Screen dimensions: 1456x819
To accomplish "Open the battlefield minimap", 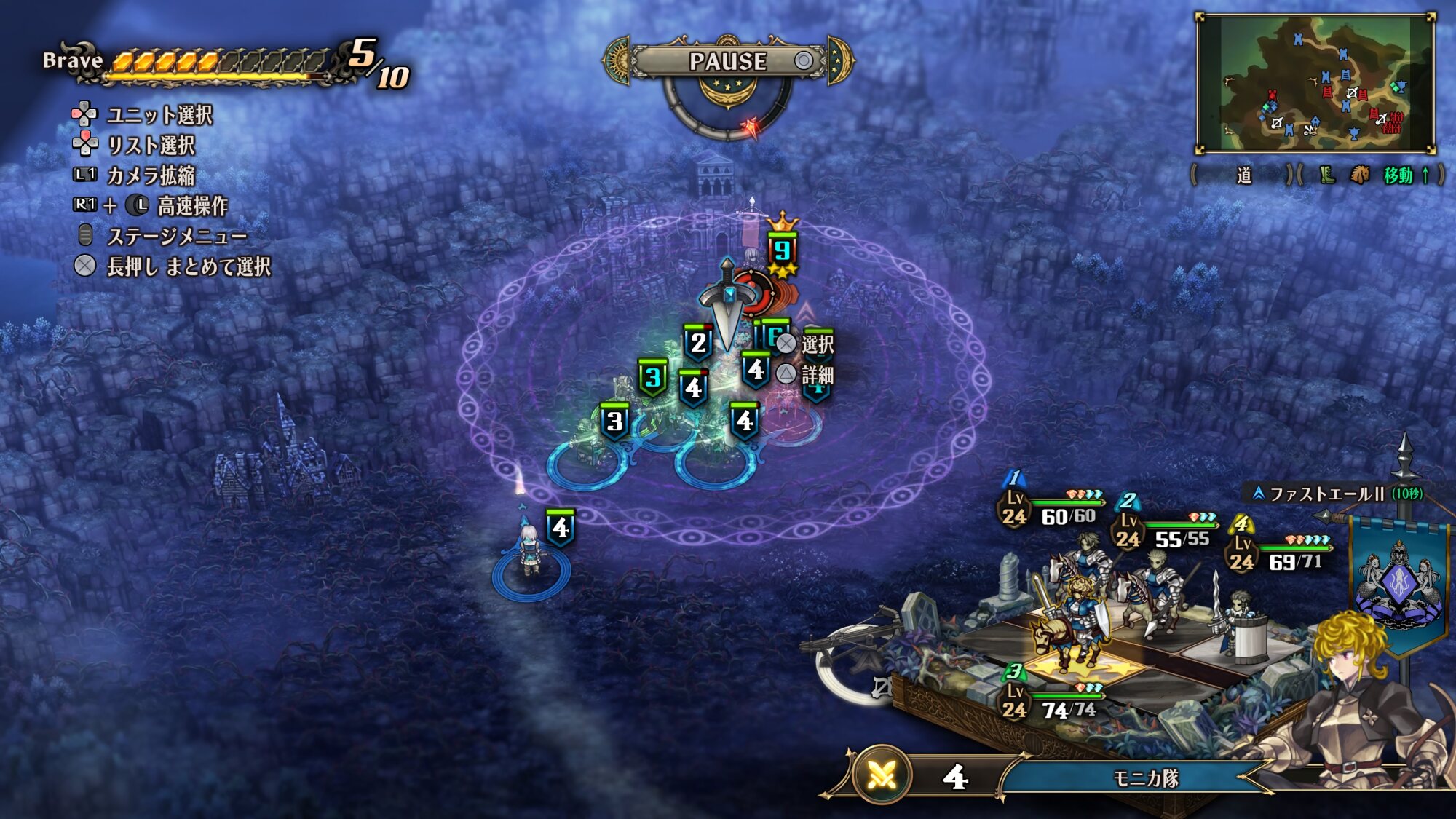I will [x=1315, y=83].
